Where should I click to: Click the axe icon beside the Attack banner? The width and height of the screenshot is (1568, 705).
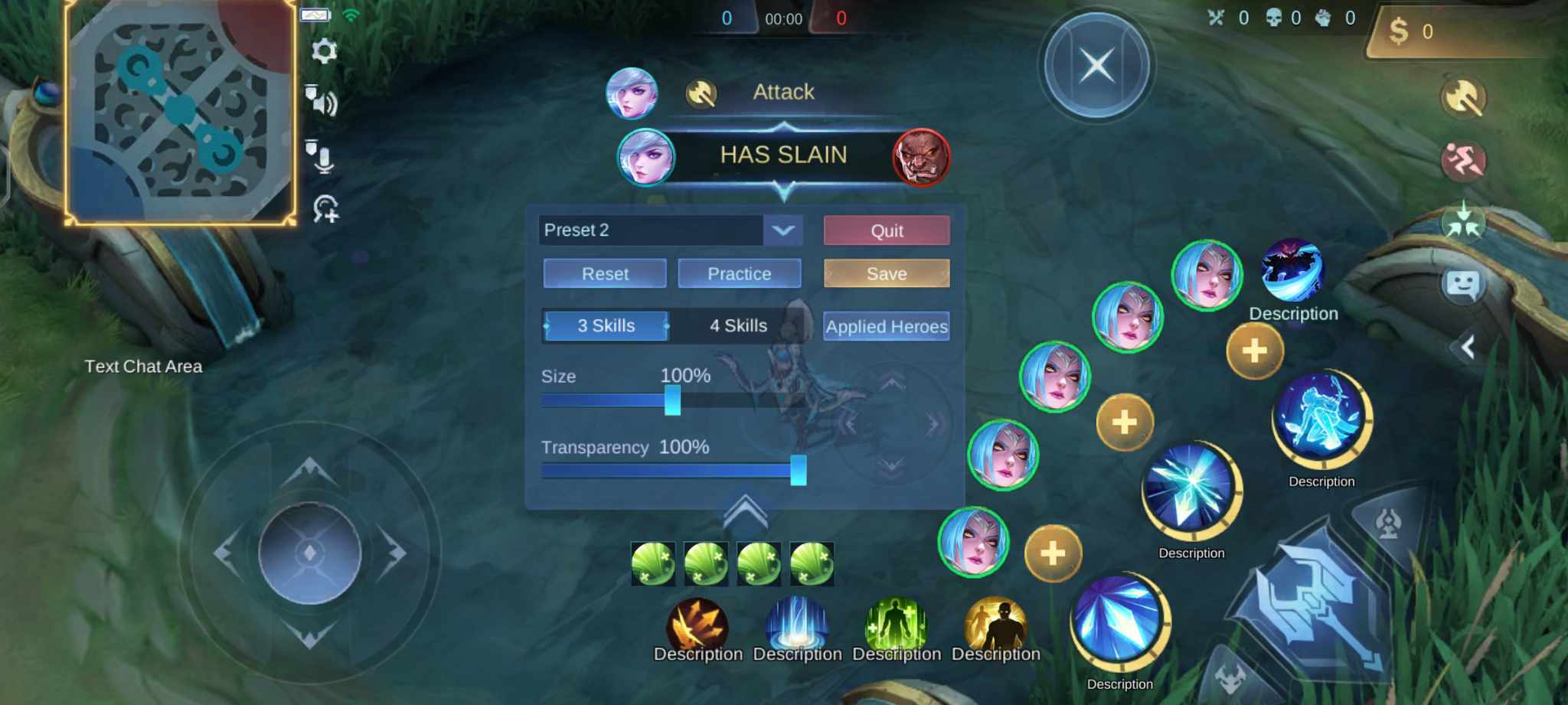[702, 93]
